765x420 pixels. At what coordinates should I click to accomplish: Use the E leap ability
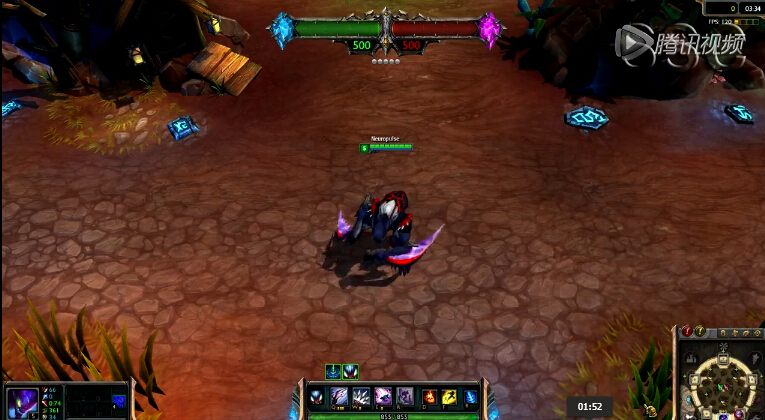point(384,397)
